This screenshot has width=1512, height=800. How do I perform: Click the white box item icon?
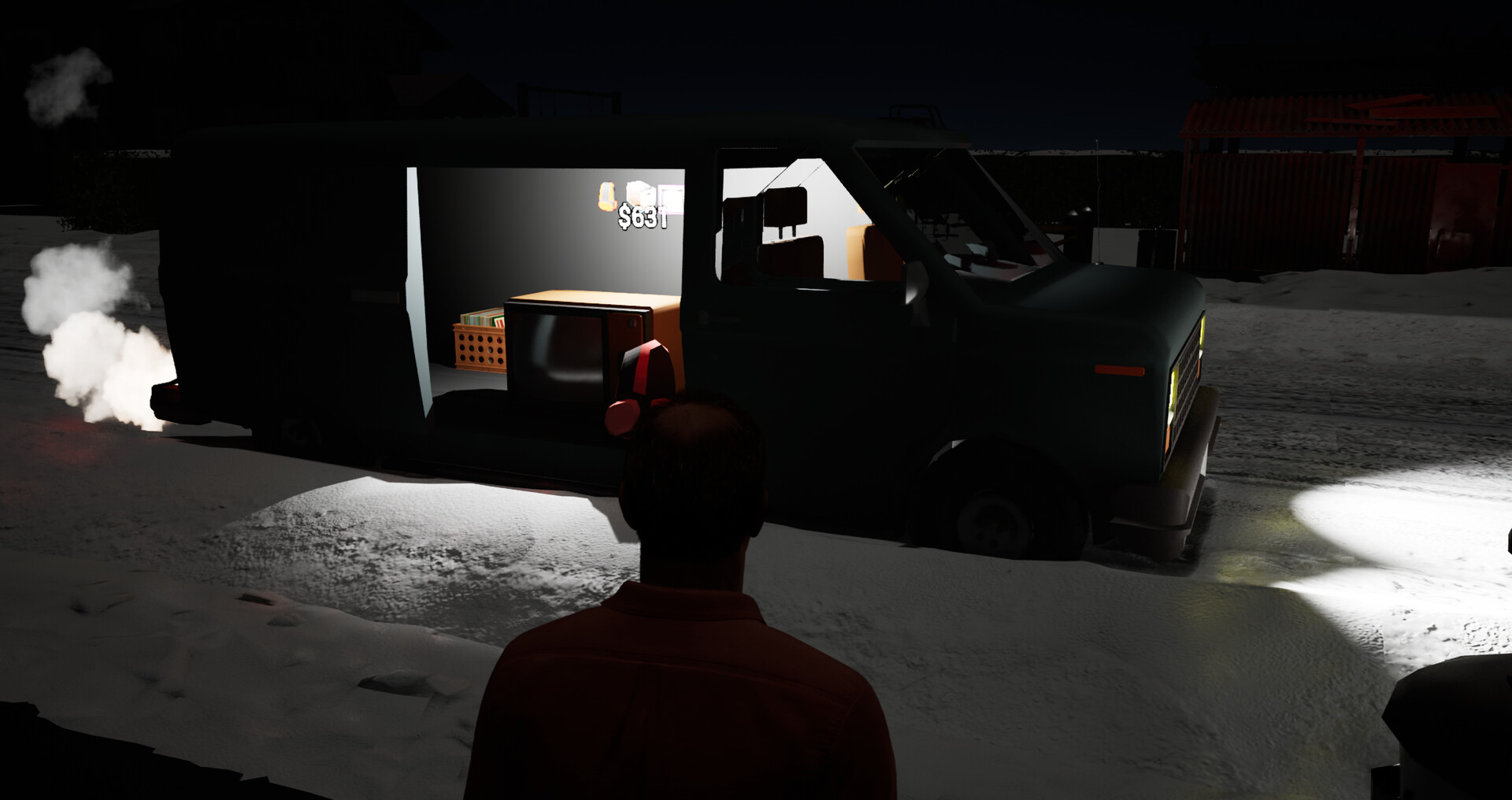(640, 193)
